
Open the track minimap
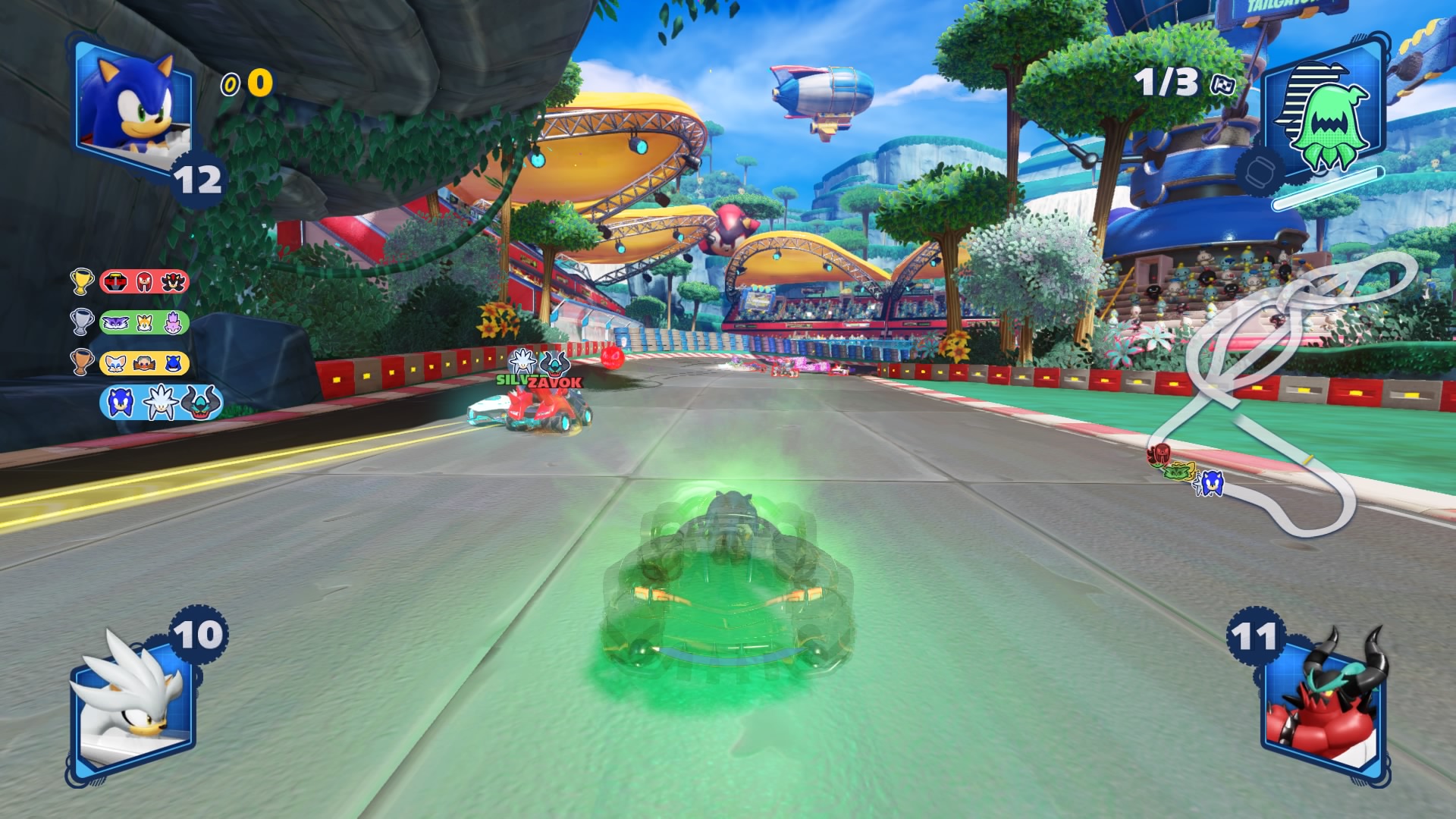(1282, 394)
